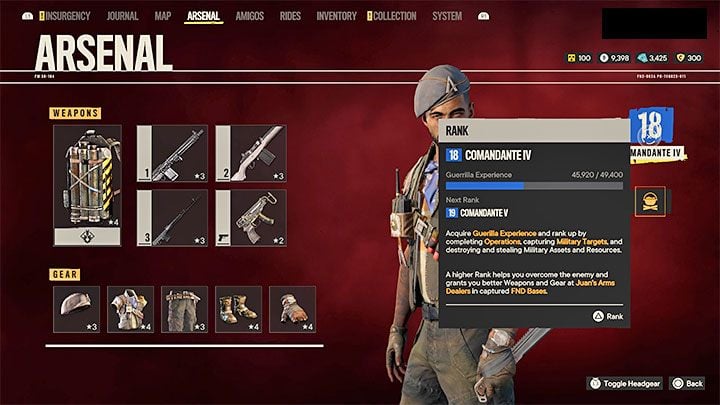Choose the gloves wrist gear slot
The height and width of the screenshot is (405, 720).
pos(292,309)
